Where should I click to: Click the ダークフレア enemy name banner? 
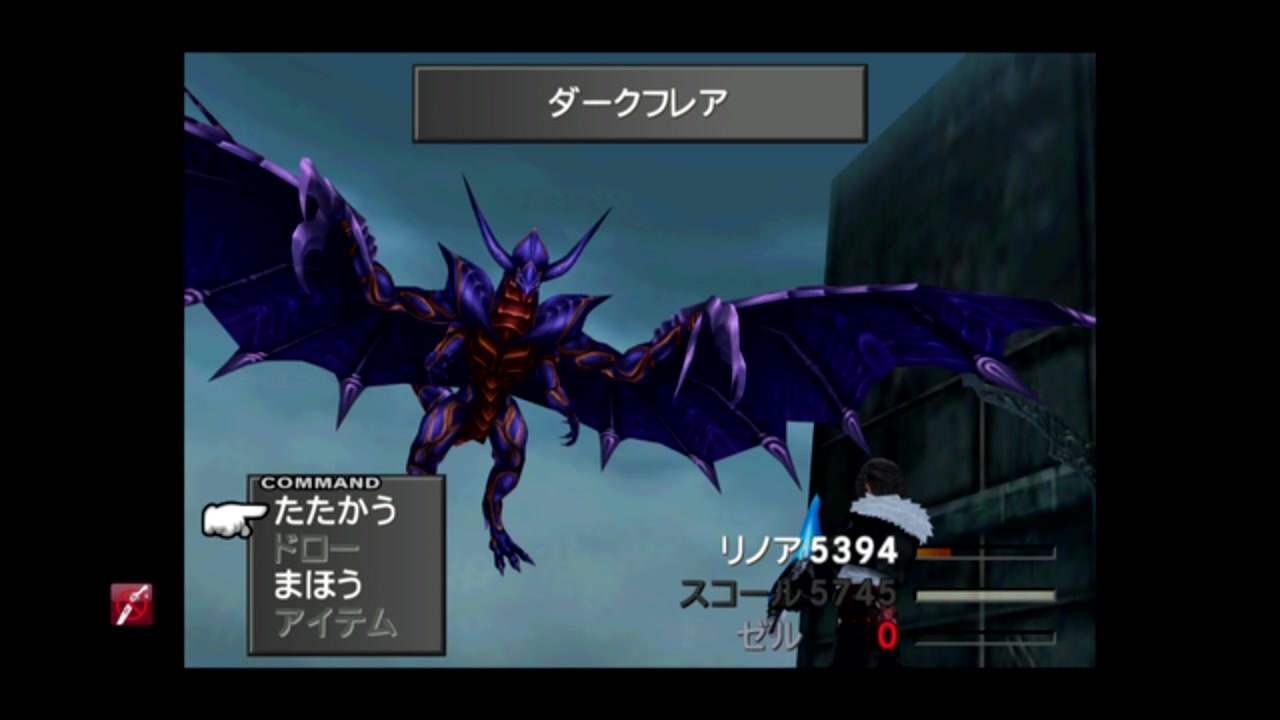click(639, 102)
